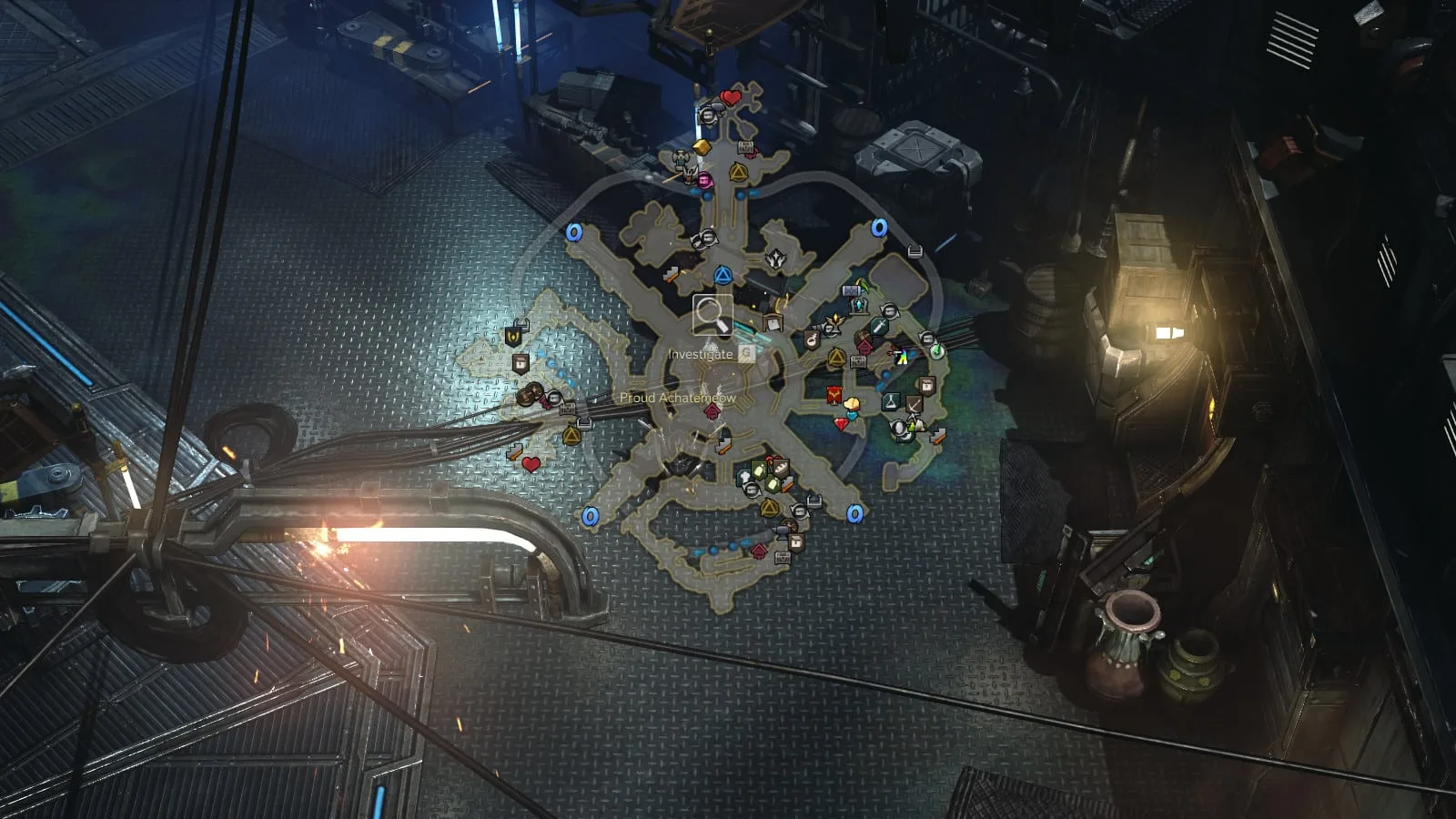1456x819 pixels.
Task: Select the blue triangle Triport marker
Action: 723,276
